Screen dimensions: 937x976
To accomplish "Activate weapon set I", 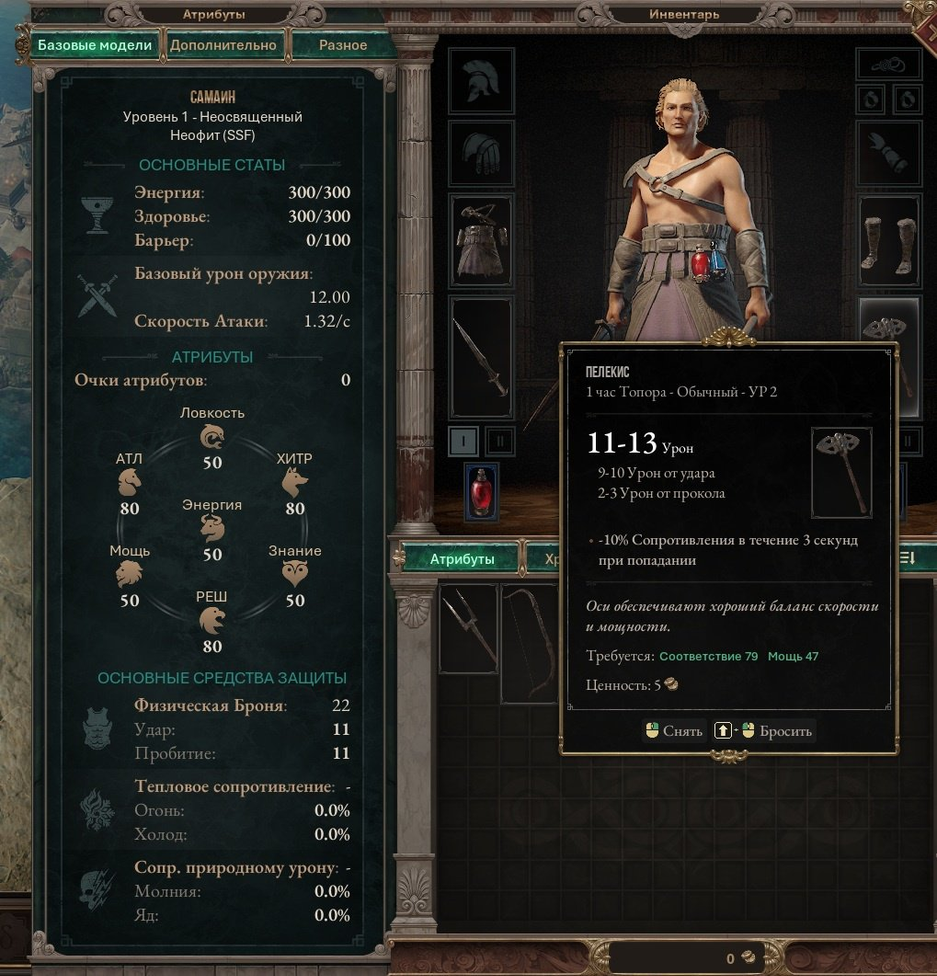I will pyautogui.click(x=463, y=440).
